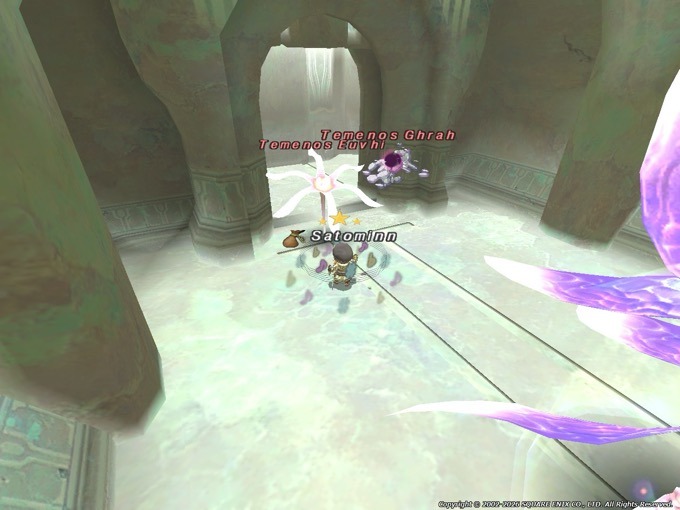
Task: Open the bazaar bag icon beside Satominn
Action: click(x=295, y=238)
